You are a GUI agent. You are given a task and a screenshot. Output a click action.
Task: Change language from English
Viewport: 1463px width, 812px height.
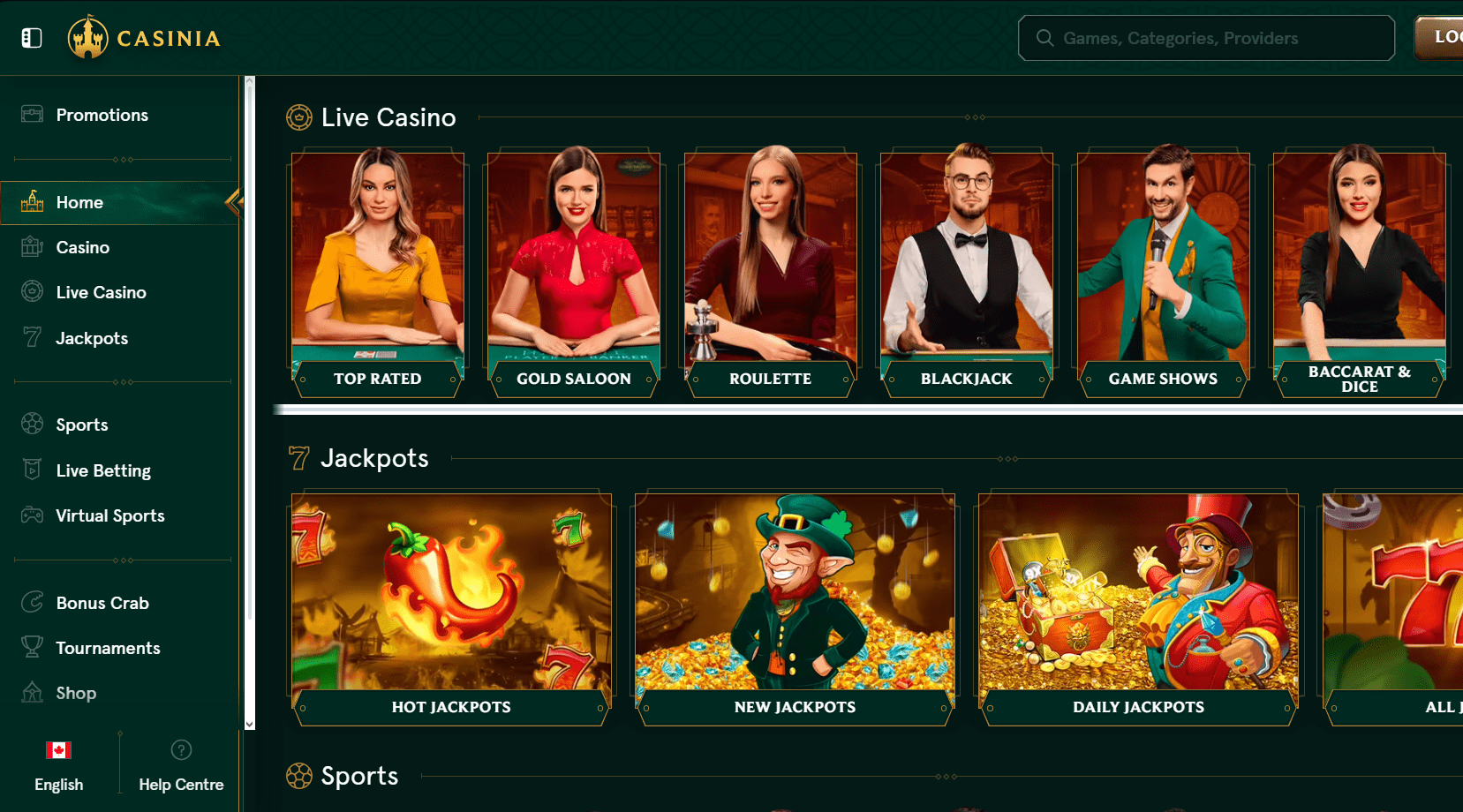click(x=58, y=766)
